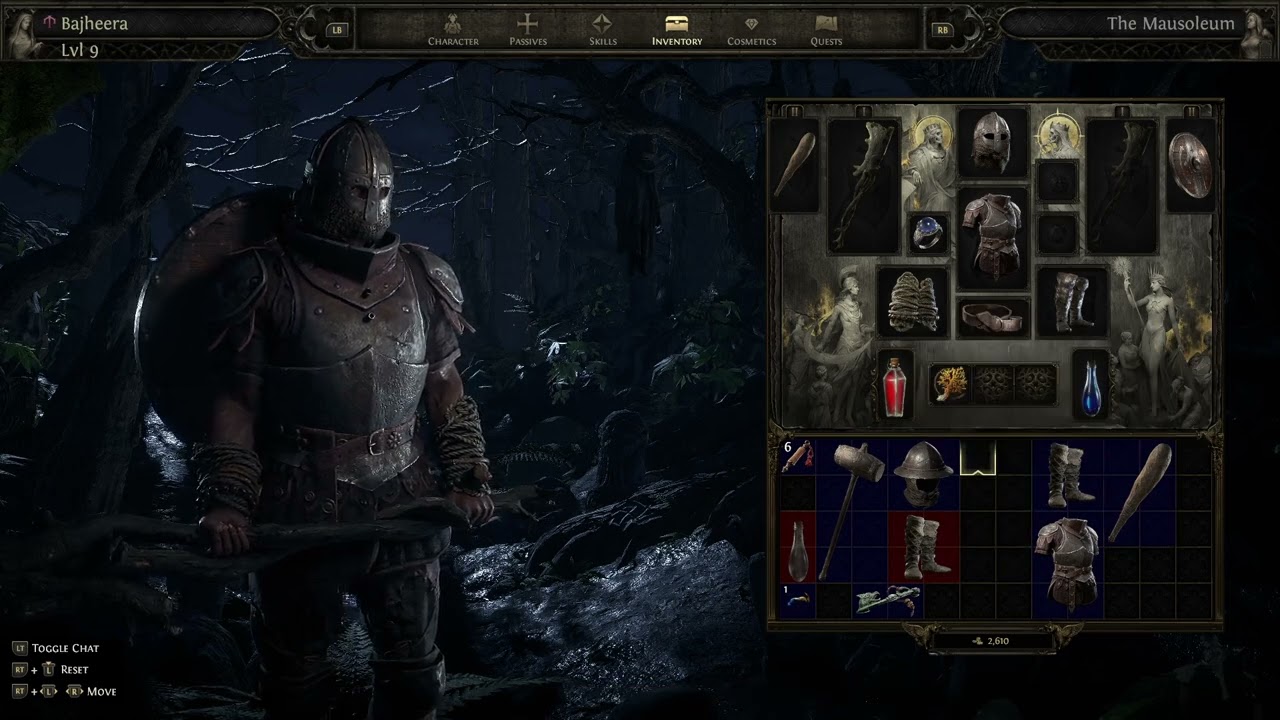
Task: Select the Inventory tab
Action: click(x=677, y=30)
